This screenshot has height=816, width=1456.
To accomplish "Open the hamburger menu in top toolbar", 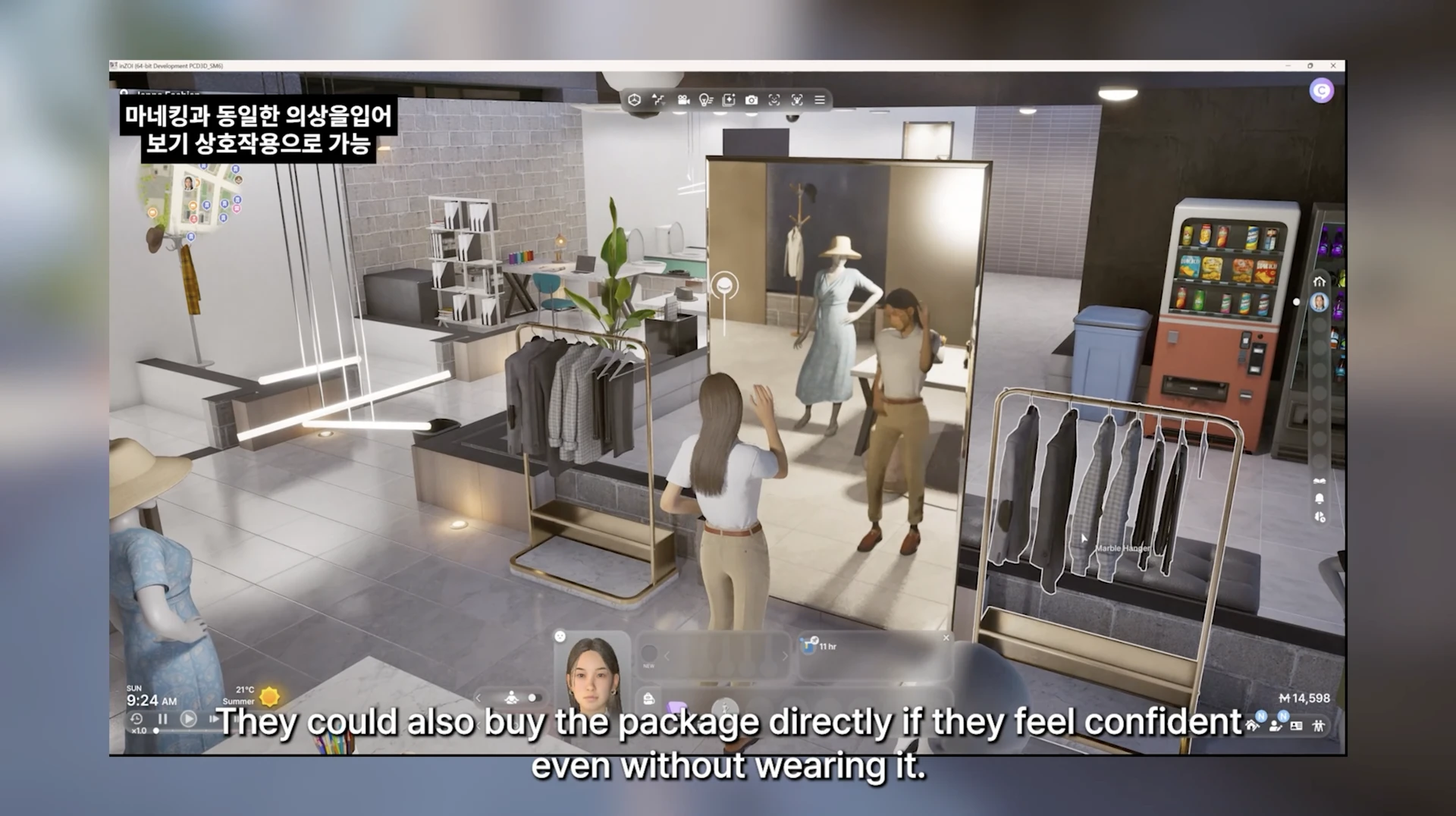I will 820,100.
